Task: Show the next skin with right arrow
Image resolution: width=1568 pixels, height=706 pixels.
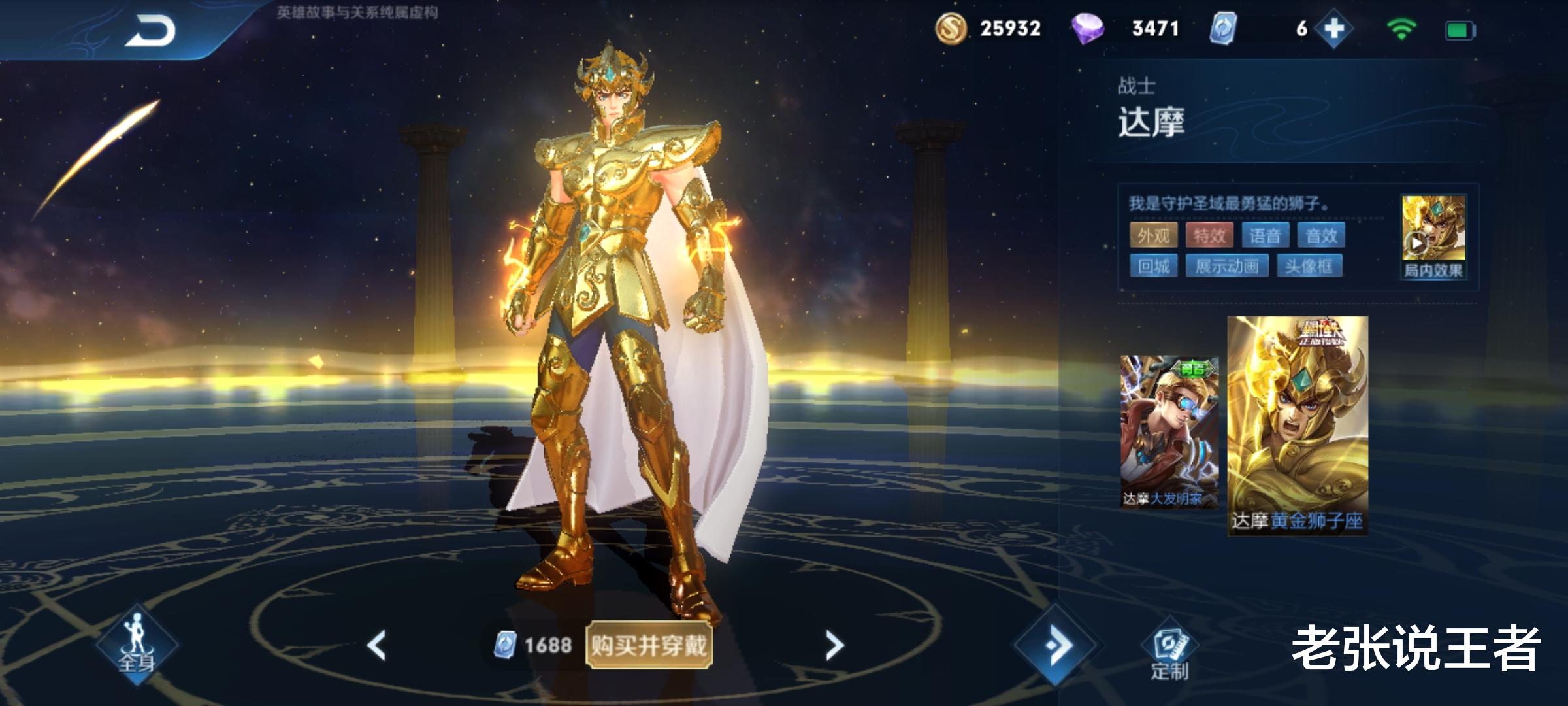Action: (x=834, y=645)
